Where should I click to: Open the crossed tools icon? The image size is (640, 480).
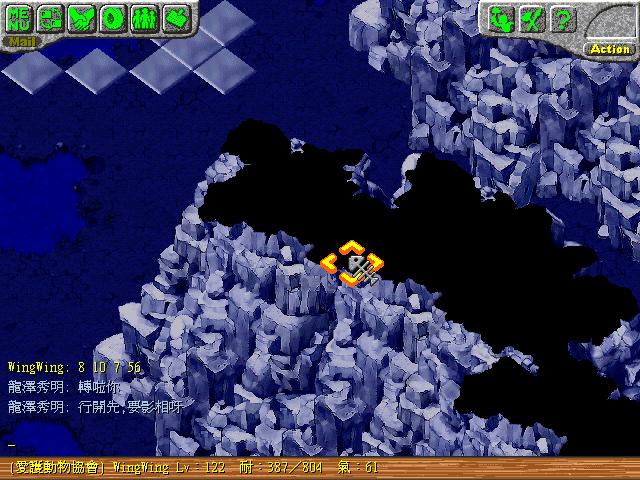(533, 18)
